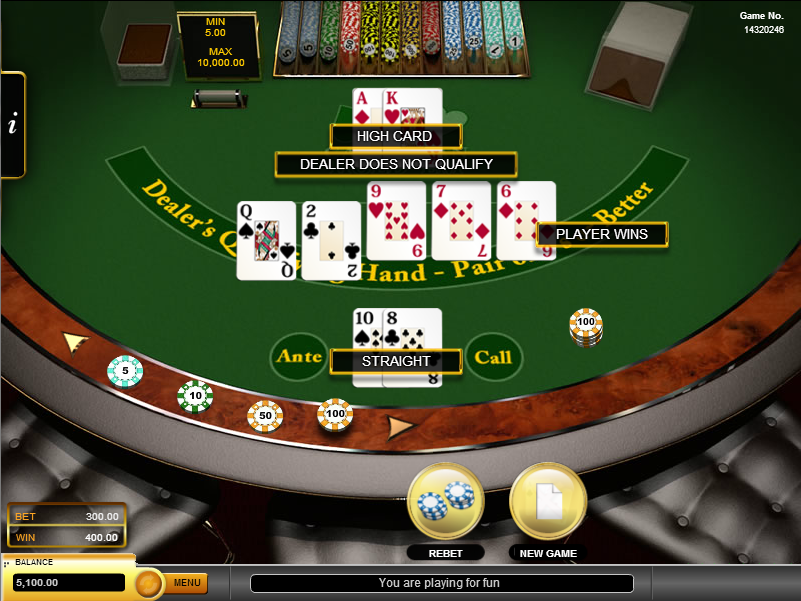Choose the green 10 chip
This screenshot has height=601, width=801.
tap(195, 397)
